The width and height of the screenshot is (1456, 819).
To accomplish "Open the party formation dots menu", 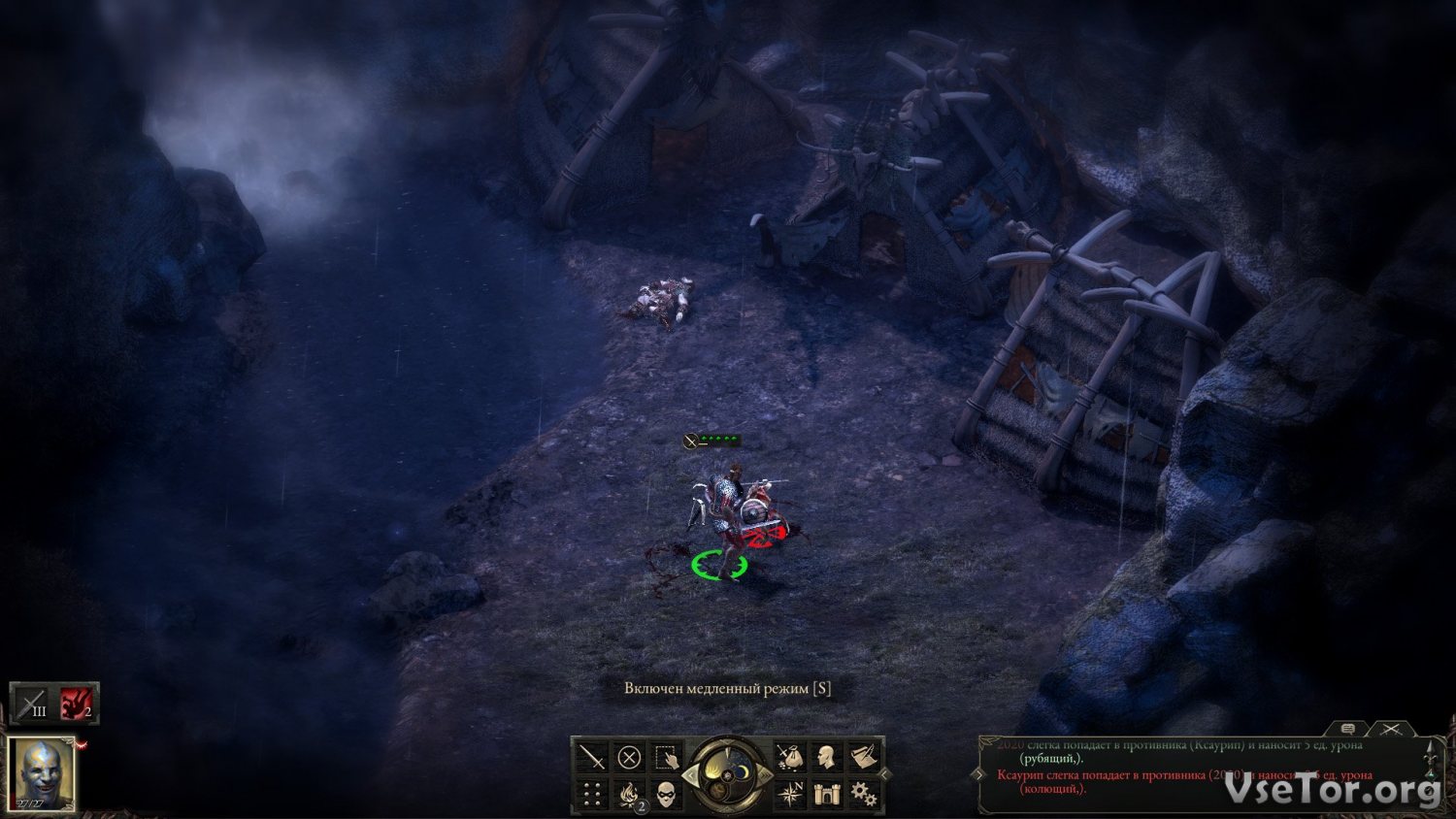I will click(591, 795).
